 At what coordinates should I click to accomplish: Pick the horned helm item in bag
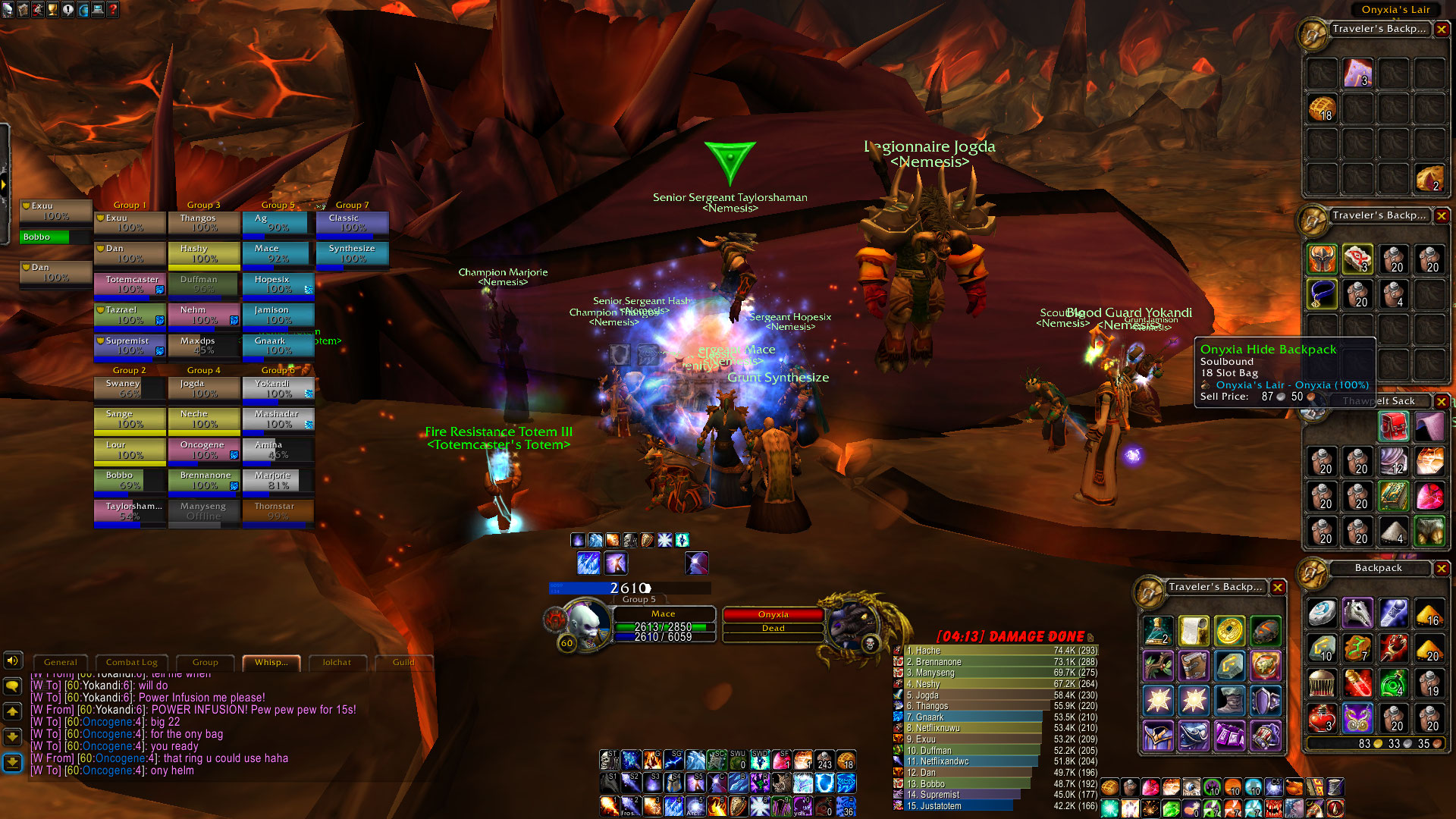(1322, 259)
